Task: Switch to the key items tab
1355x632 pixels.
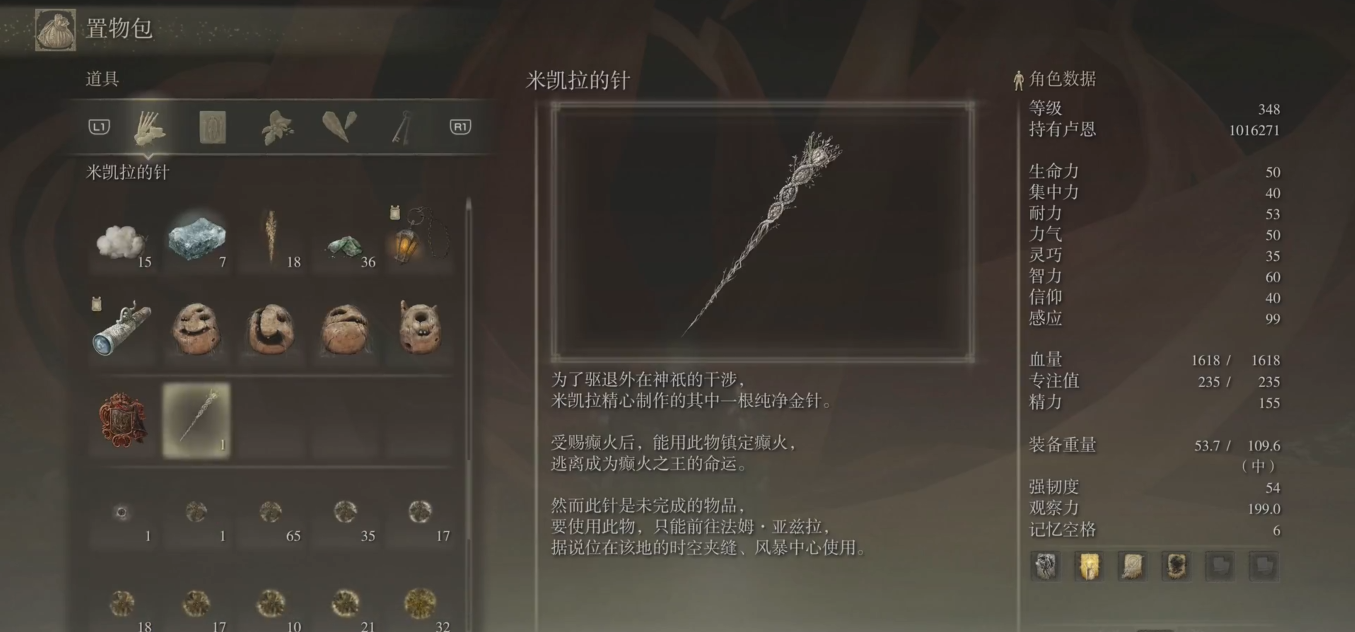Action: [x=401, y=127]
